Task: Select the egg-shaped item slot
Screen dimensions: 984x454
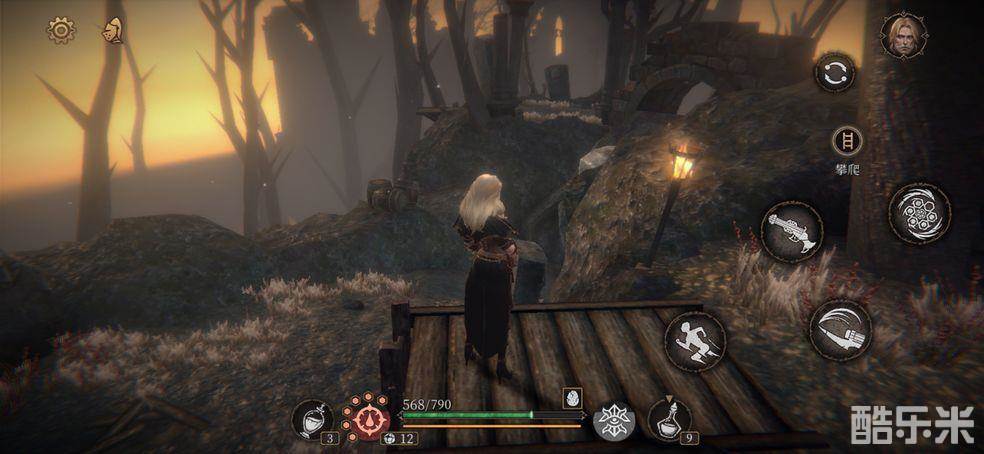Action: tap(573, 396)
